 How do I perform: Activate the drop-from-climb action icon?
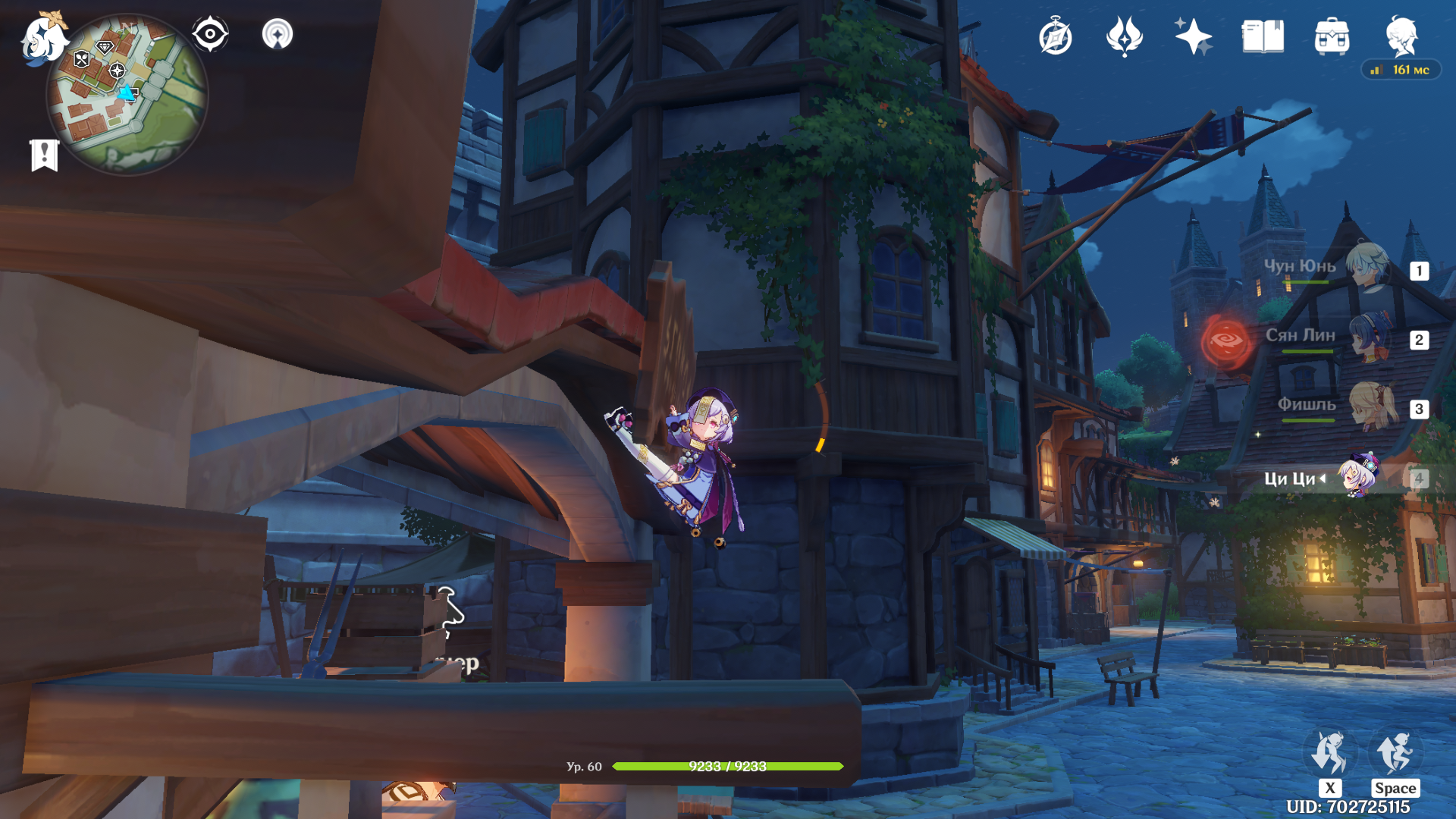tap(1329, 753)
